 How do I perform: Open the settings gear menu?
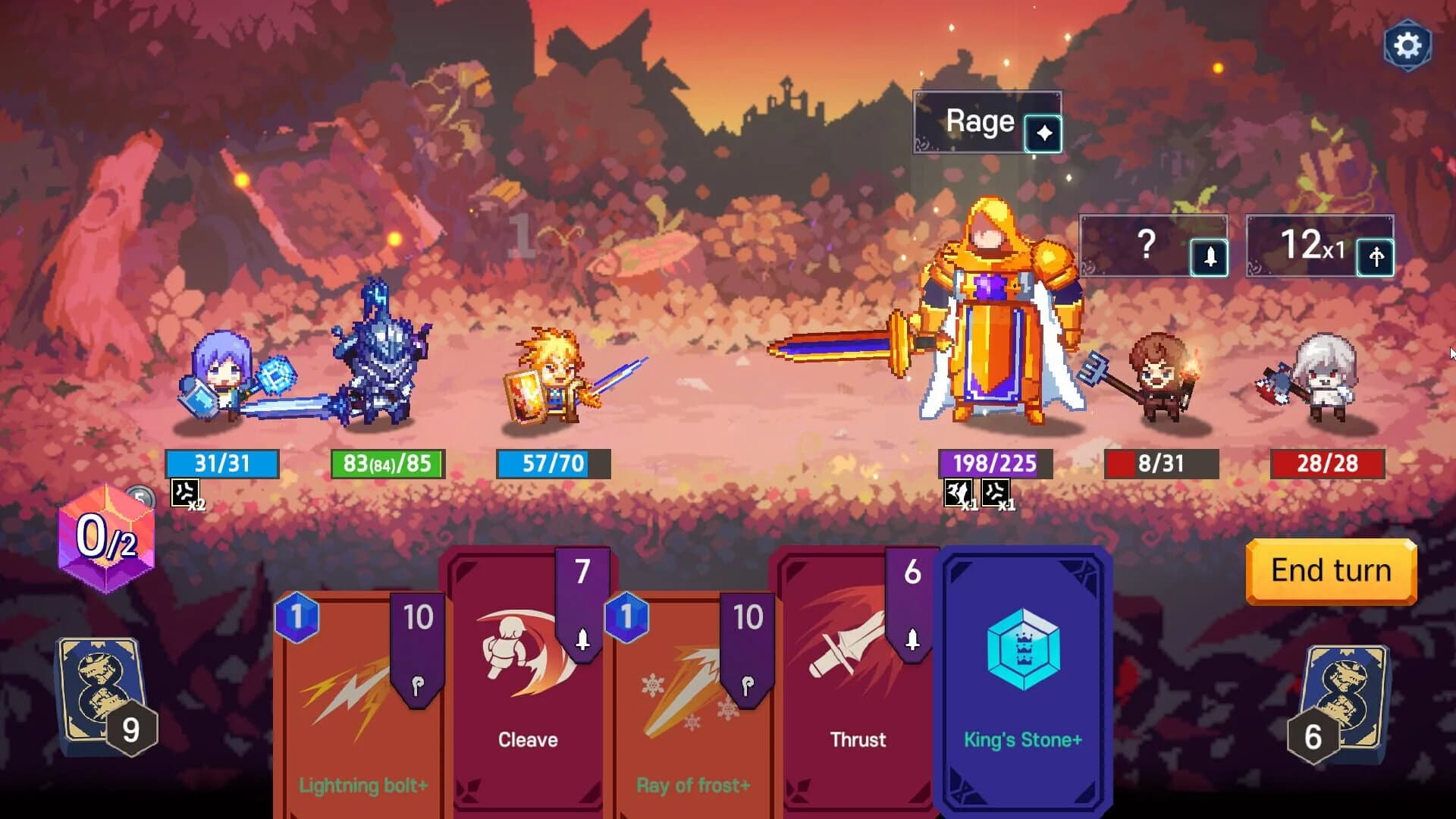pyautogui.click(x=1408, y=45)
